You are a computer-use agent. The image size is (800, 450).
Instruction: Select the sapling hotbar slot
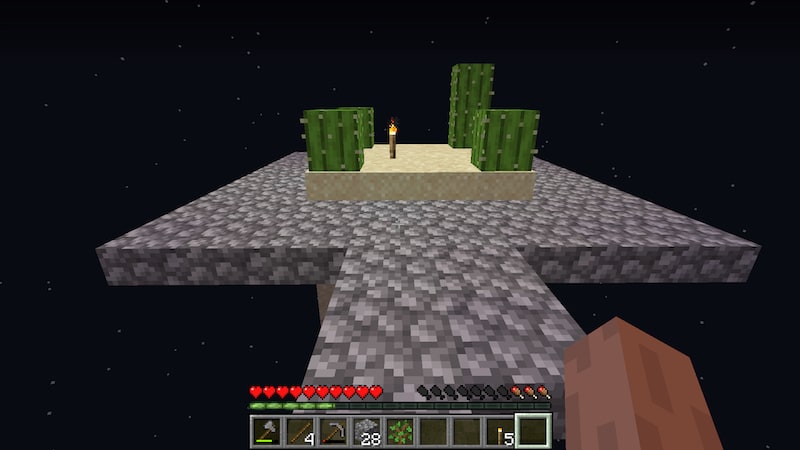click(400, 431)
